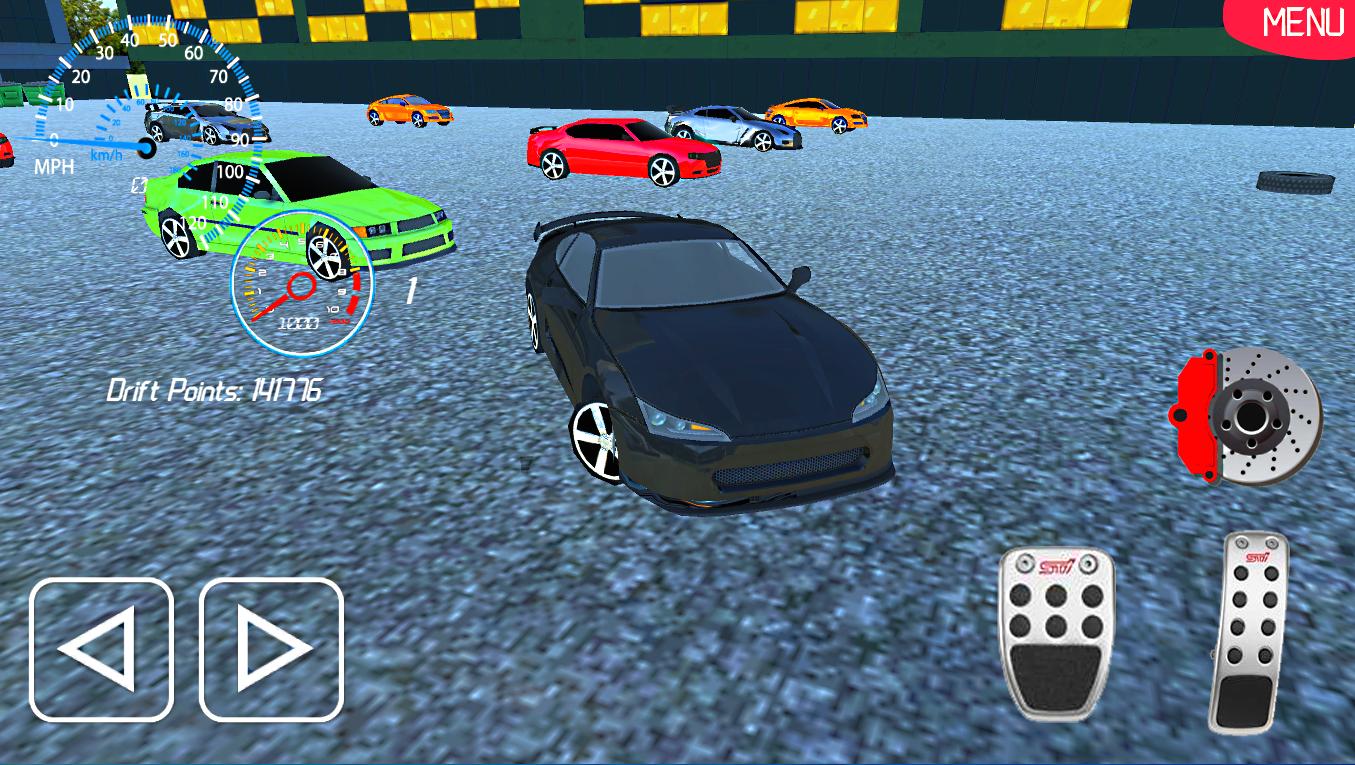Viewport: 1355px width, 765px height.
Task: Tap the gear indicator showing 1
Action: coord(411,288)
